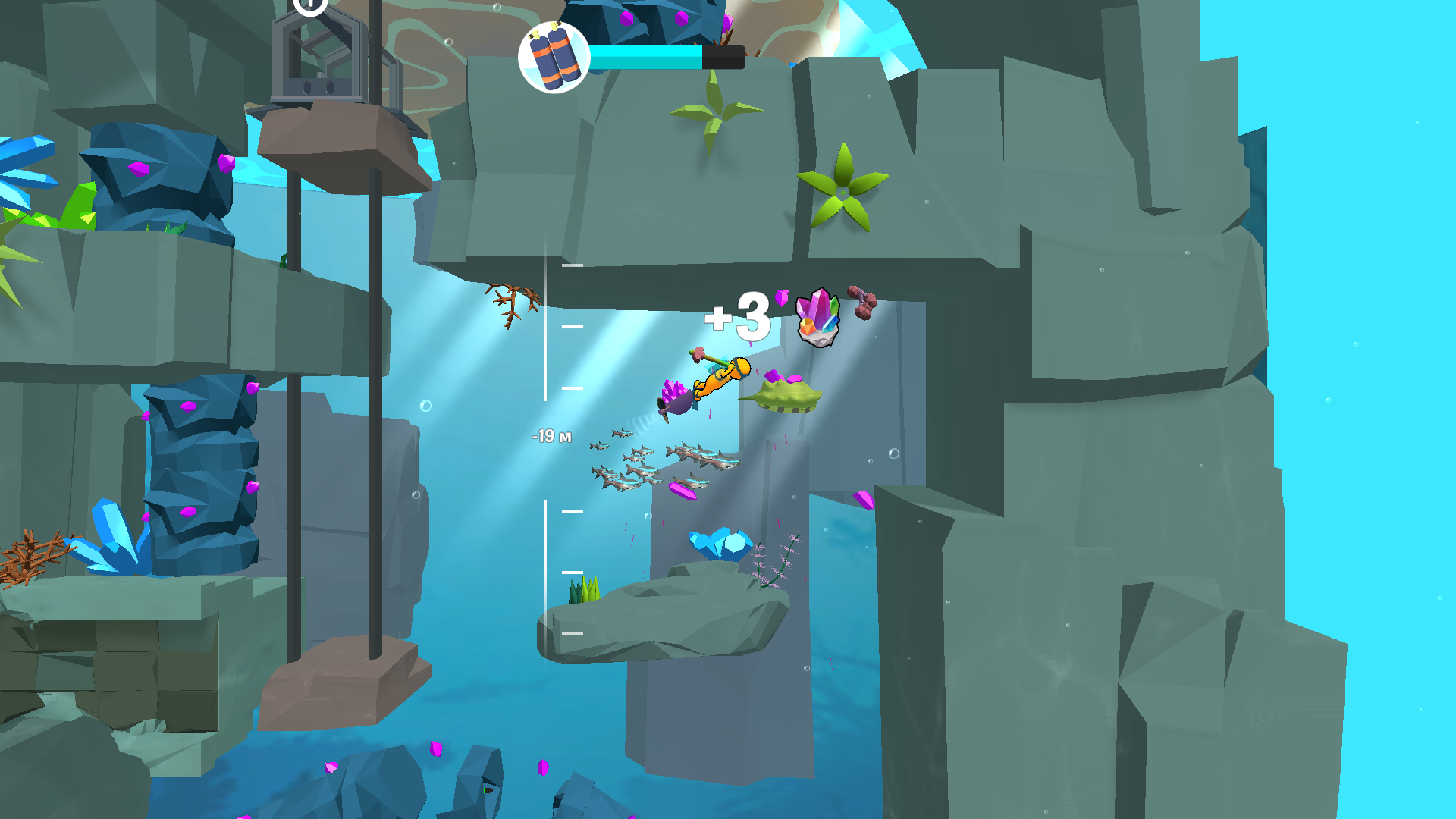The width and height of the screenshot is (1456, 819).
Task: Click the metal diving cage in the top left
Action: tap(318, 57)
